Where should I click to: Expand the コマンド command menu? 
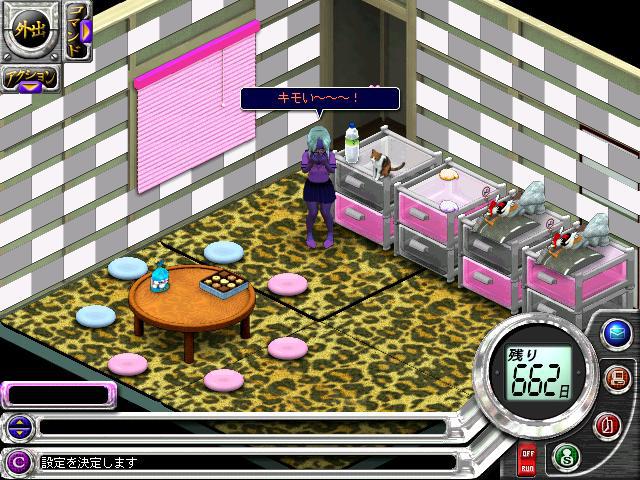[79, 31]
